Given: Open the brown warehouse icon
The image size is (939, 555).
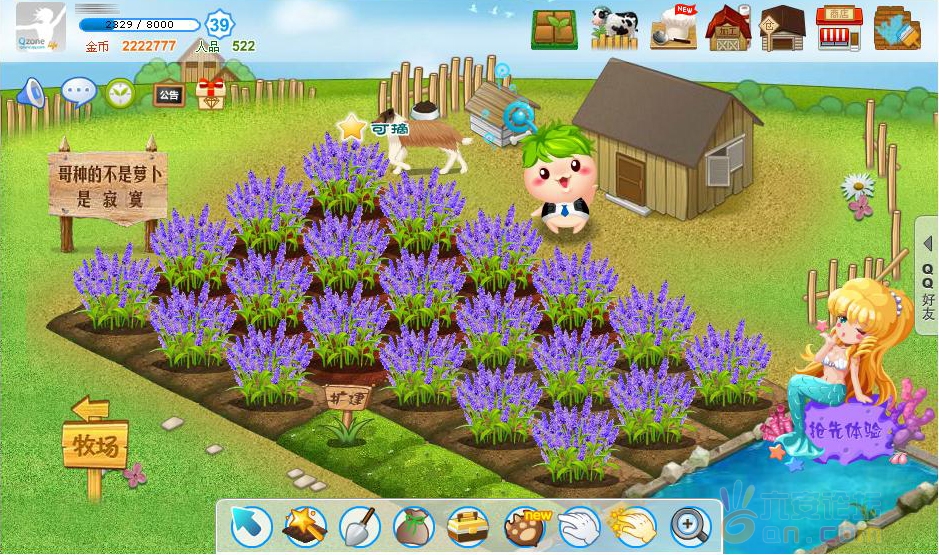Looking at the screenshot, I should (782, 28).
